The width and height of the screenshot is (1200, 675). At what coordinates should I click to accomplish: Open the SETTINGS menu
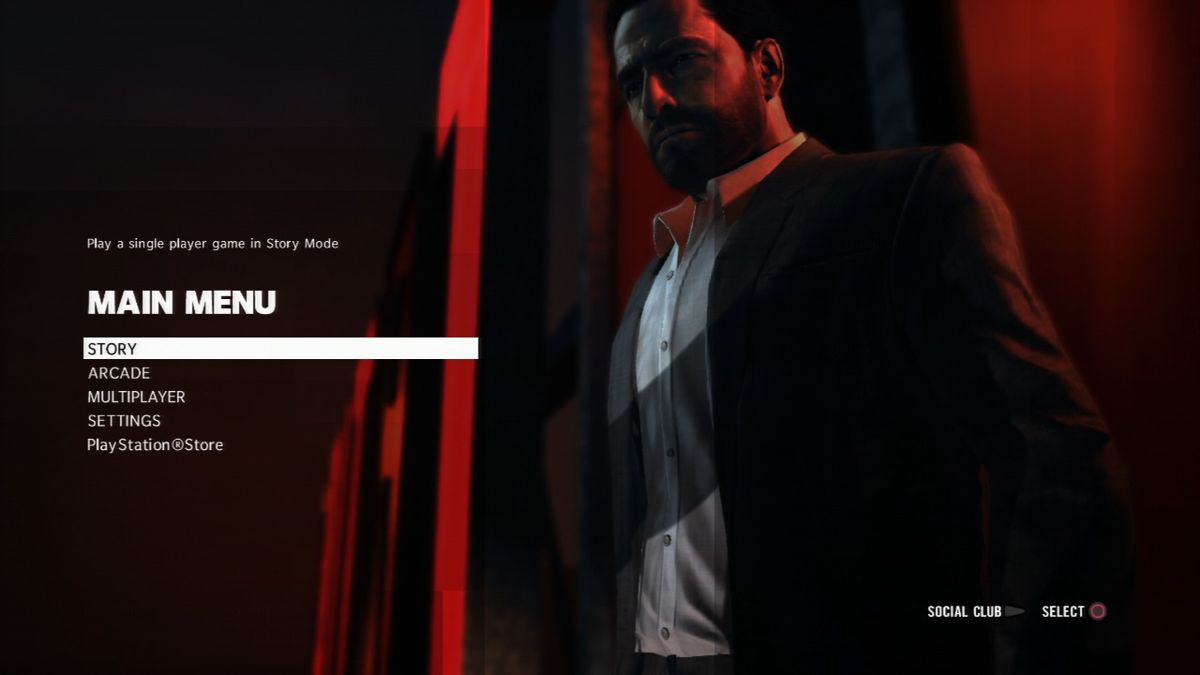(x=124, y=421)
